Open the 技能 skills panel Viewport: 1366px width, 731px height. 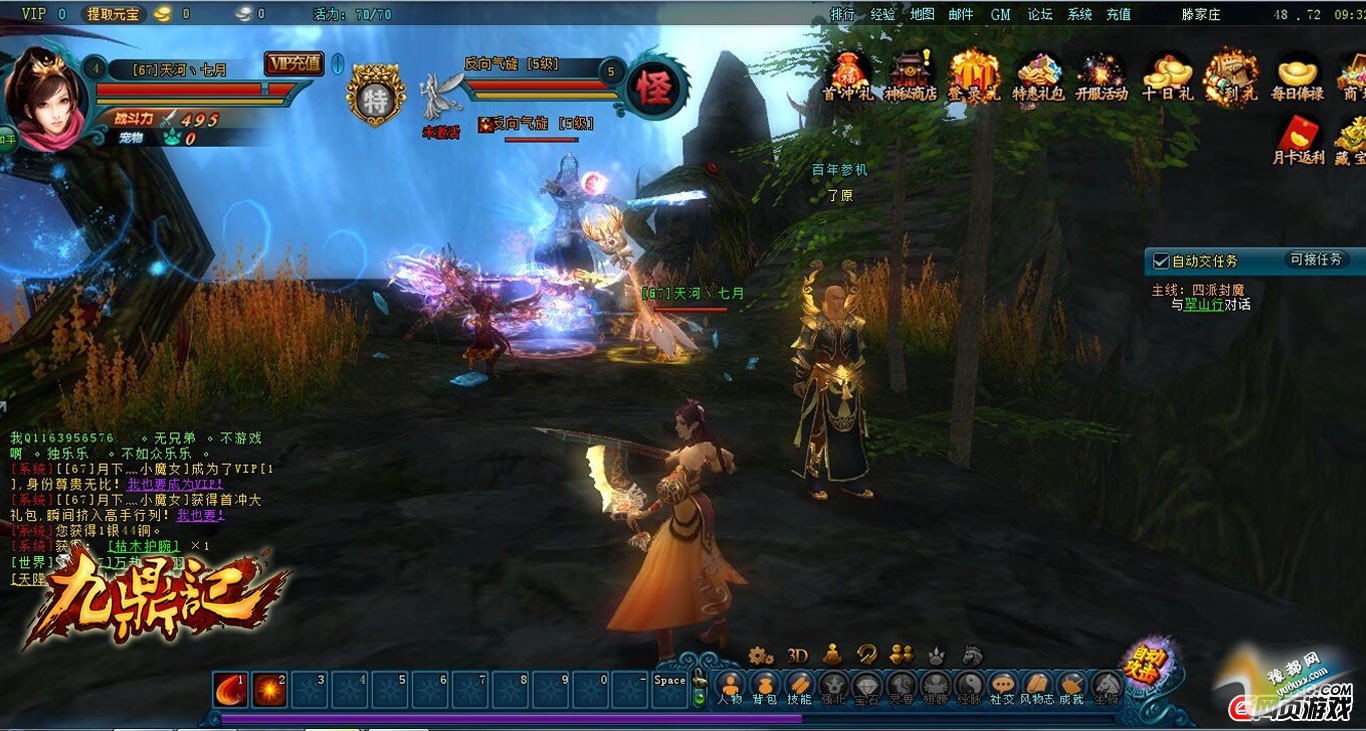coord(799,687)
